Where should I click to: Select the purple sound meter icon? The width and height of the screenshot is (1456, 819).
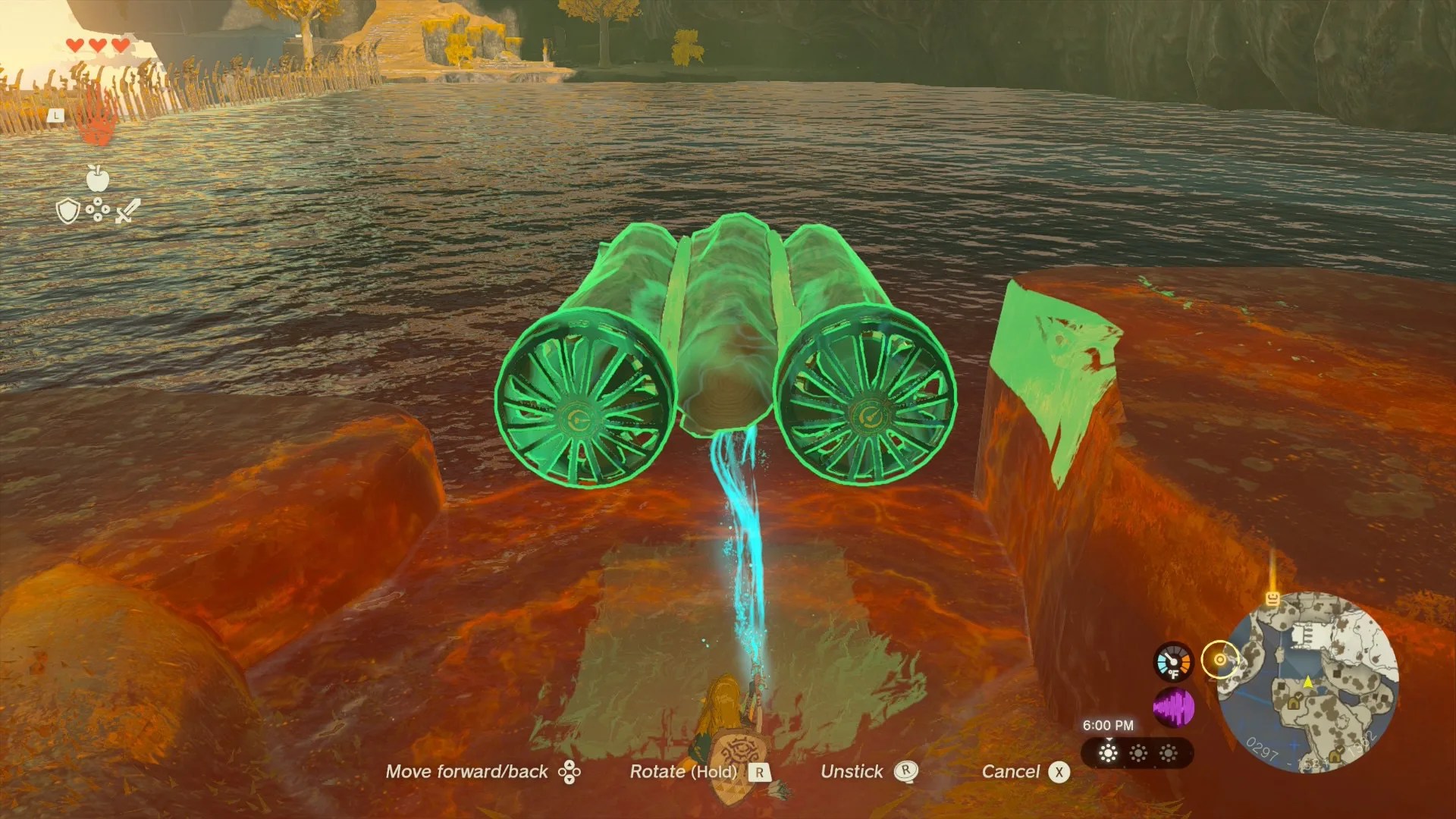coord(1173,708)
